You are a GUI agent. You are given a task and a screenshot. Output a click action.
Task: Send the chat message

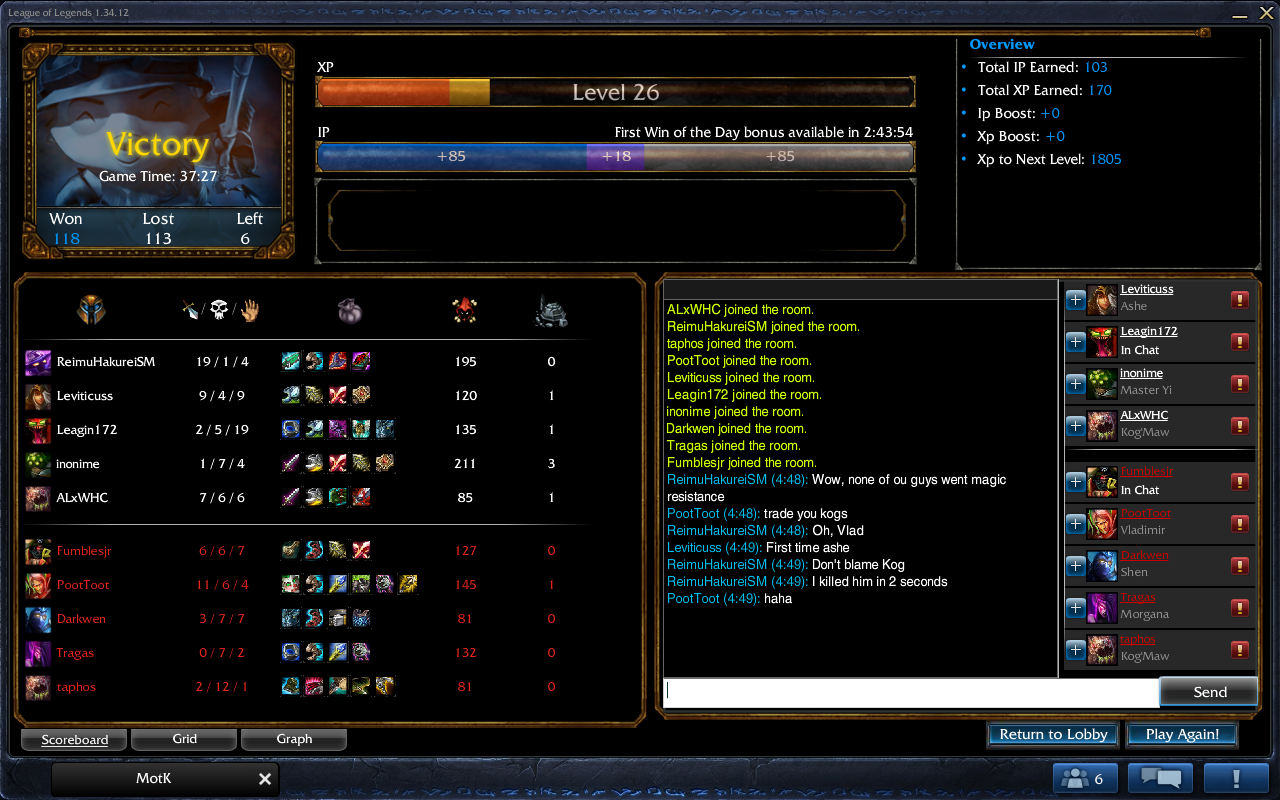click(1209, 692)
